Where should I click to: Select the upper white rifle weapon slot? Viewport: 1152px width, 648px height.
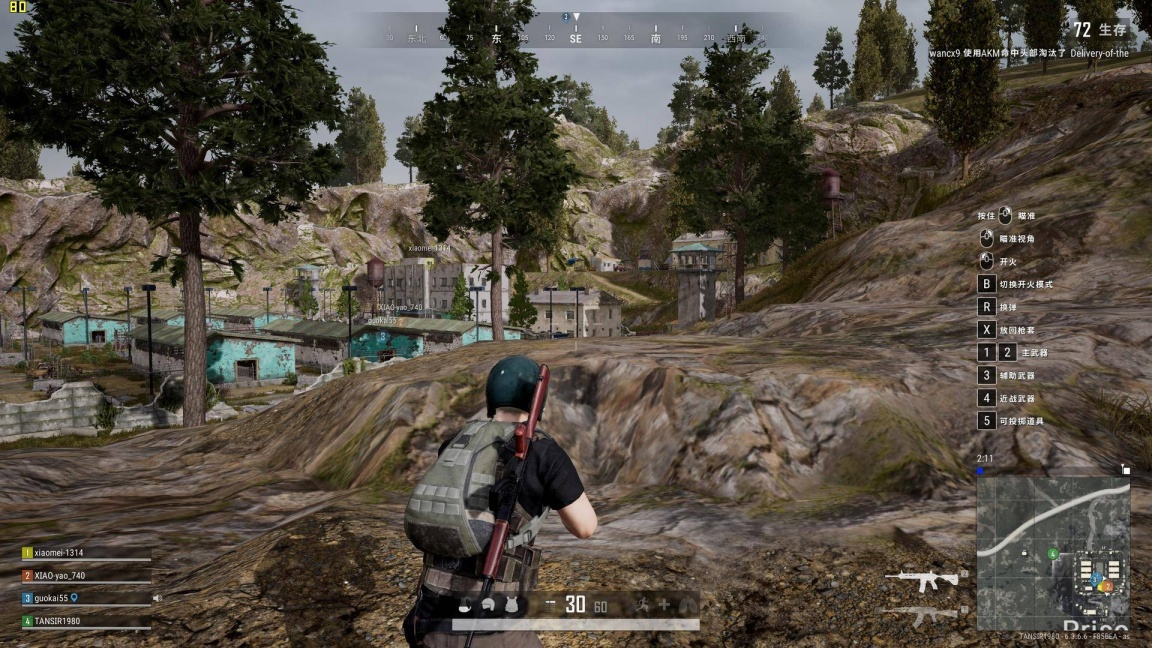coord(922,579)
